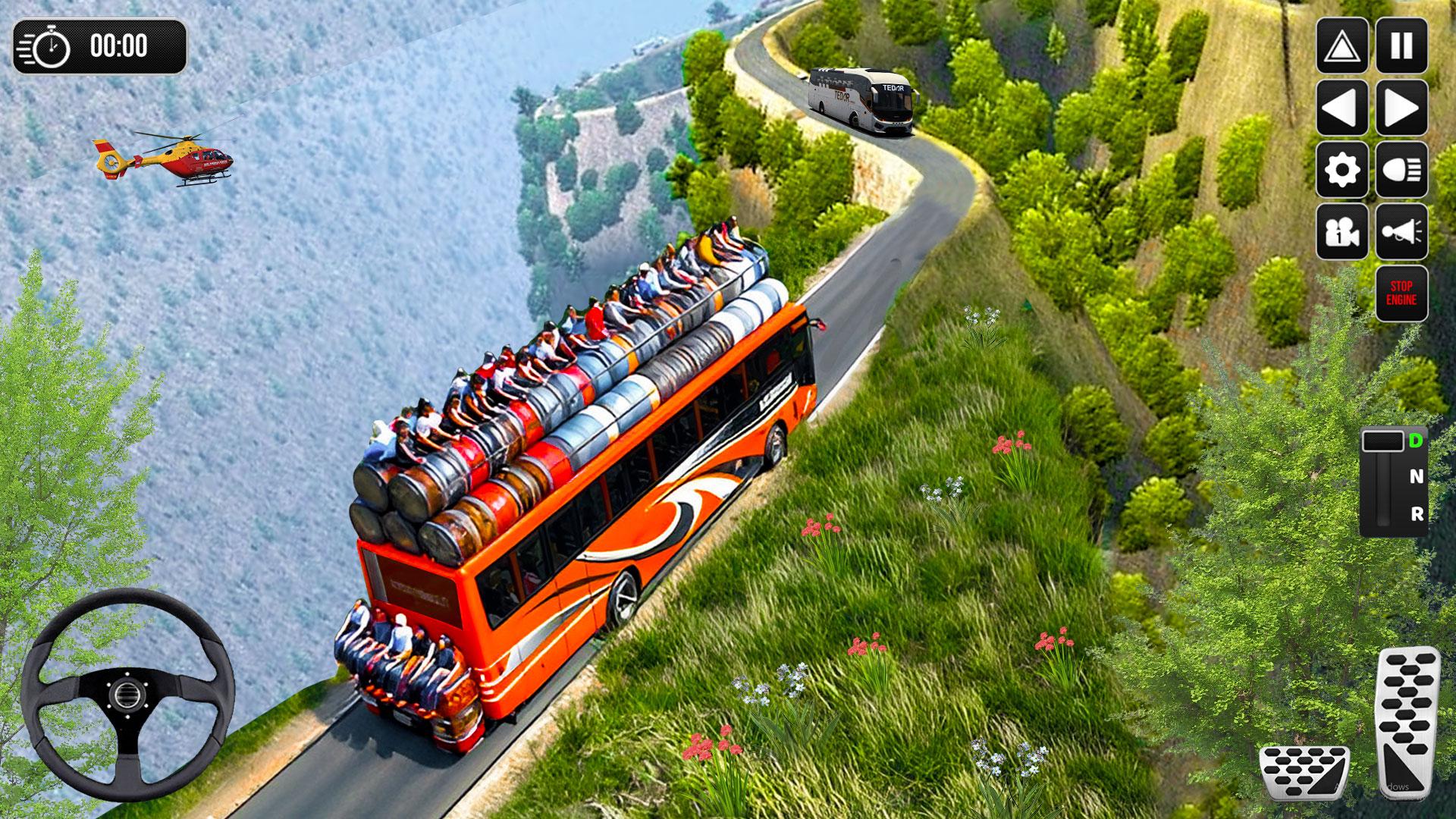The height and width of the screenshot is (819, 1456).
Task: Shift gear to N for neutral
Action: pyautogui.click(x=1416, y=477)
